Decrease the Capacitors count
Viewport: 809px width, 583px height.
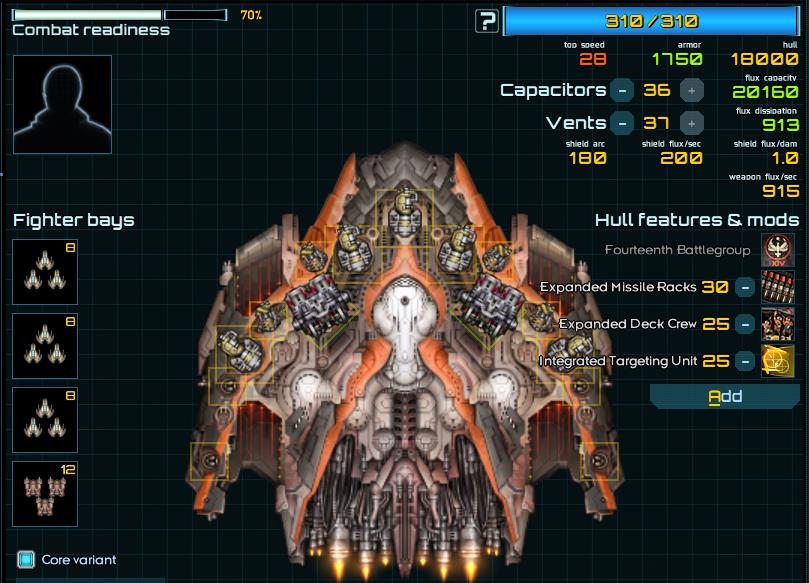(622, 90)
